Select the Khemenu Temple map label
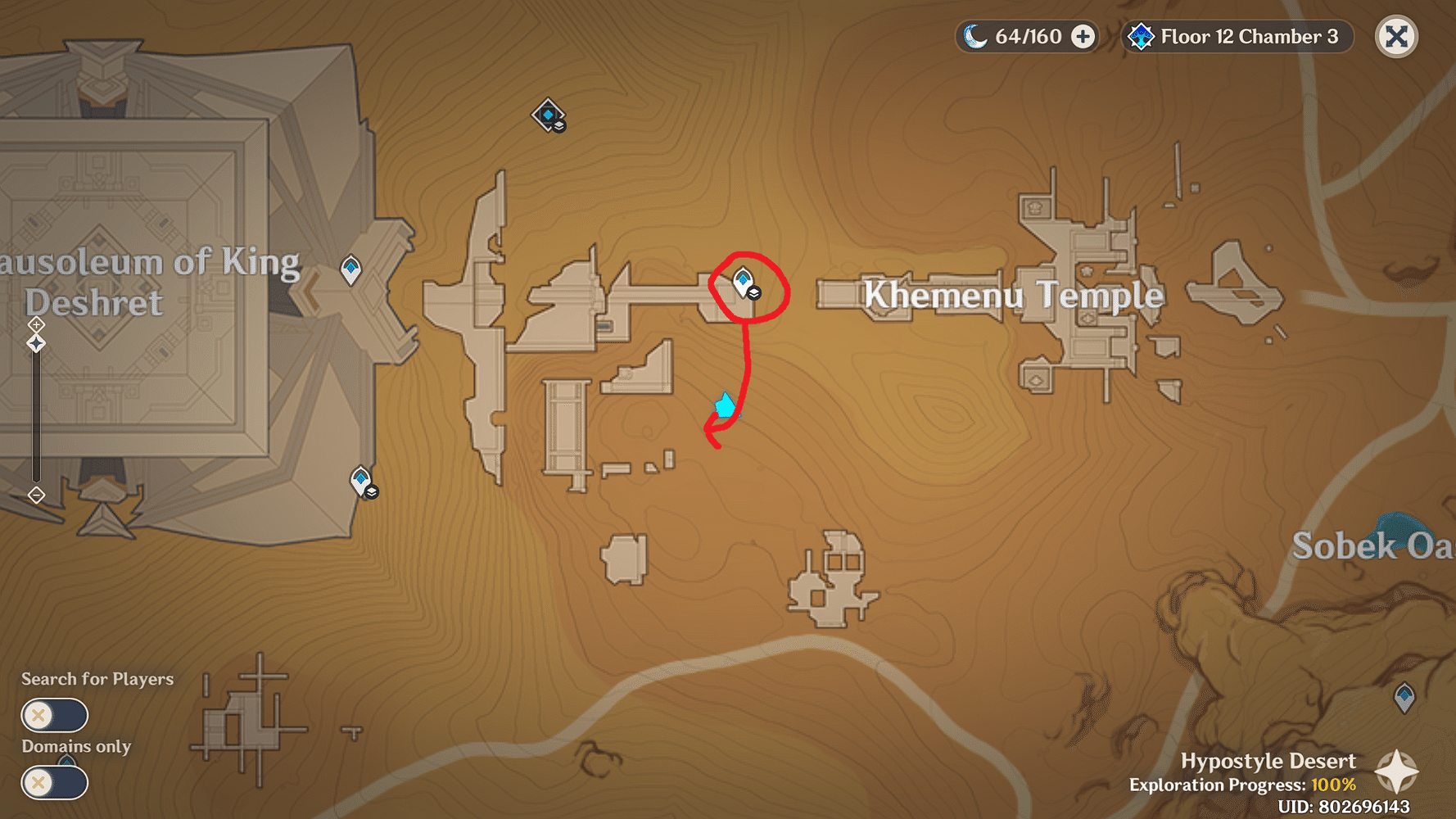This screenshot has height=819, width=1456. point(1013,295)
